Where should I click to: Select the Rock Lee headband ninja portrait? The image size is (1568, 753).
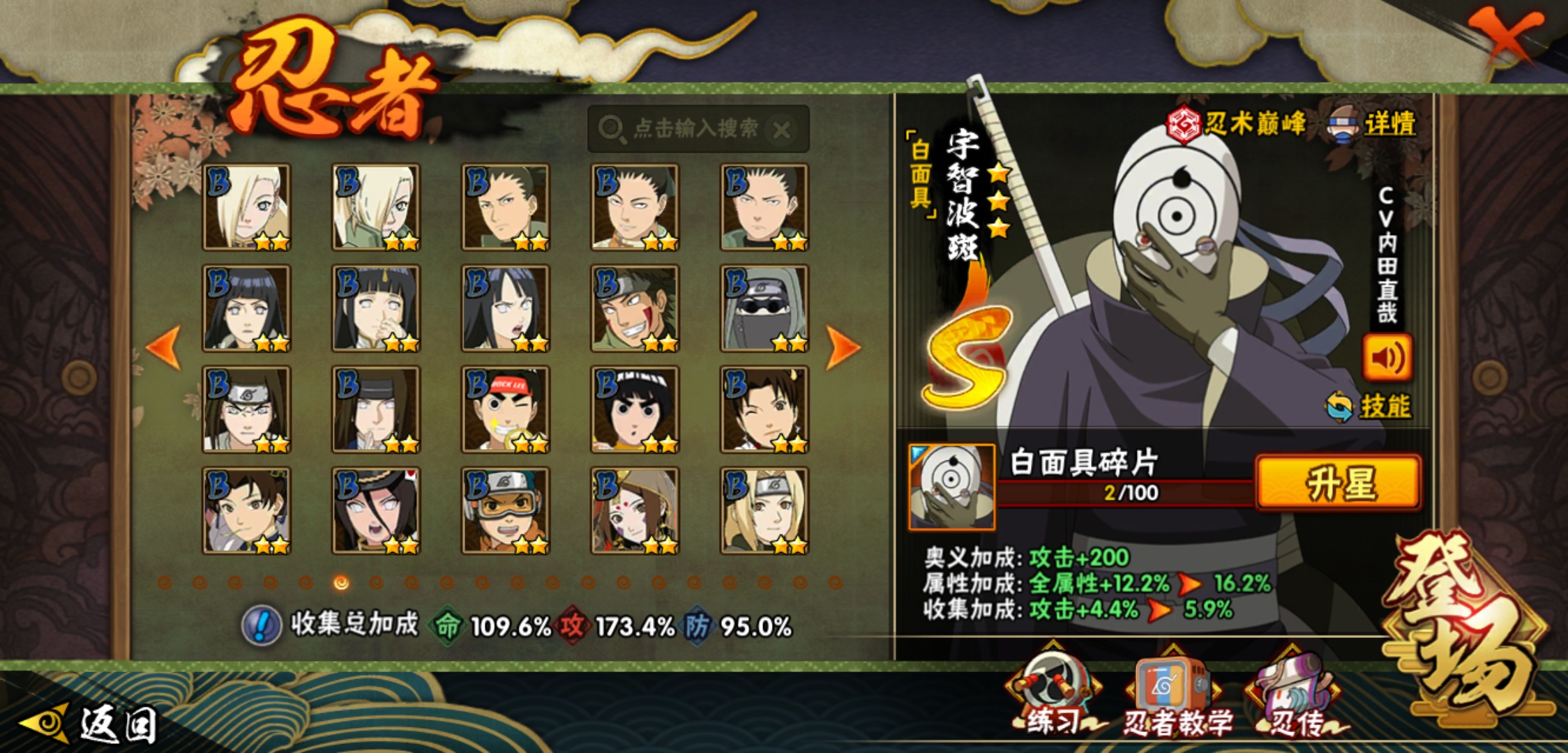coord(506,410)
